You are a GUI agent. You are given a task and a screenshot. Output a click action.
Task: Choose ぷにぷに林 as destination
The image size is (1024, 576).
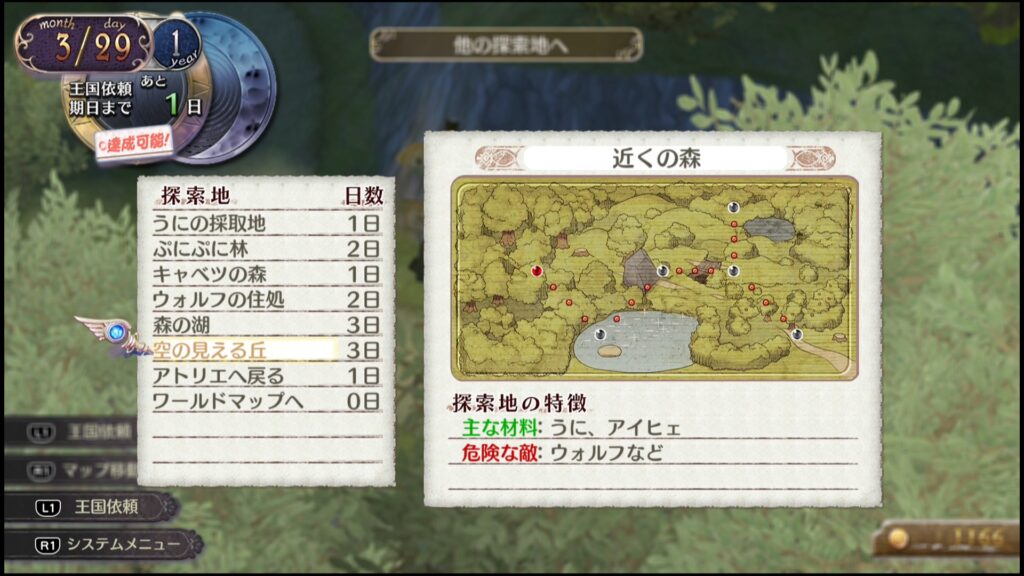(x=202, y=249)
